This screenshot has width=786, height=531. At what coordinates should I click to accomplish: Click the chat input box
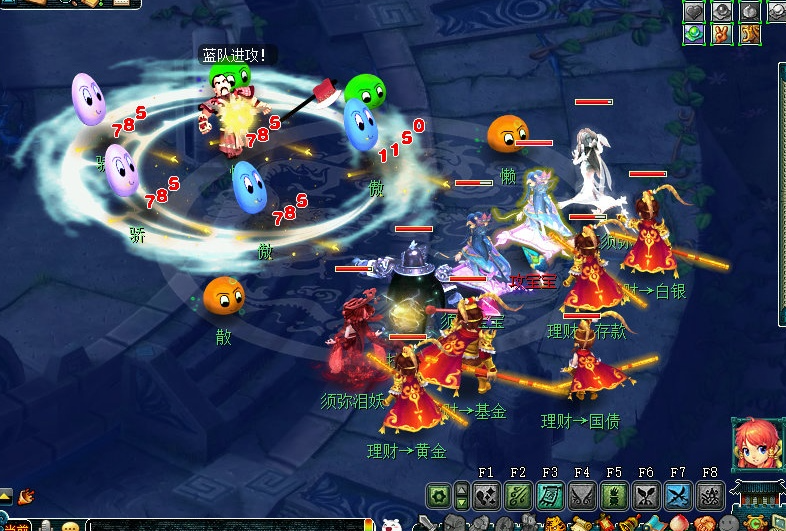click(x=230, y=525)
